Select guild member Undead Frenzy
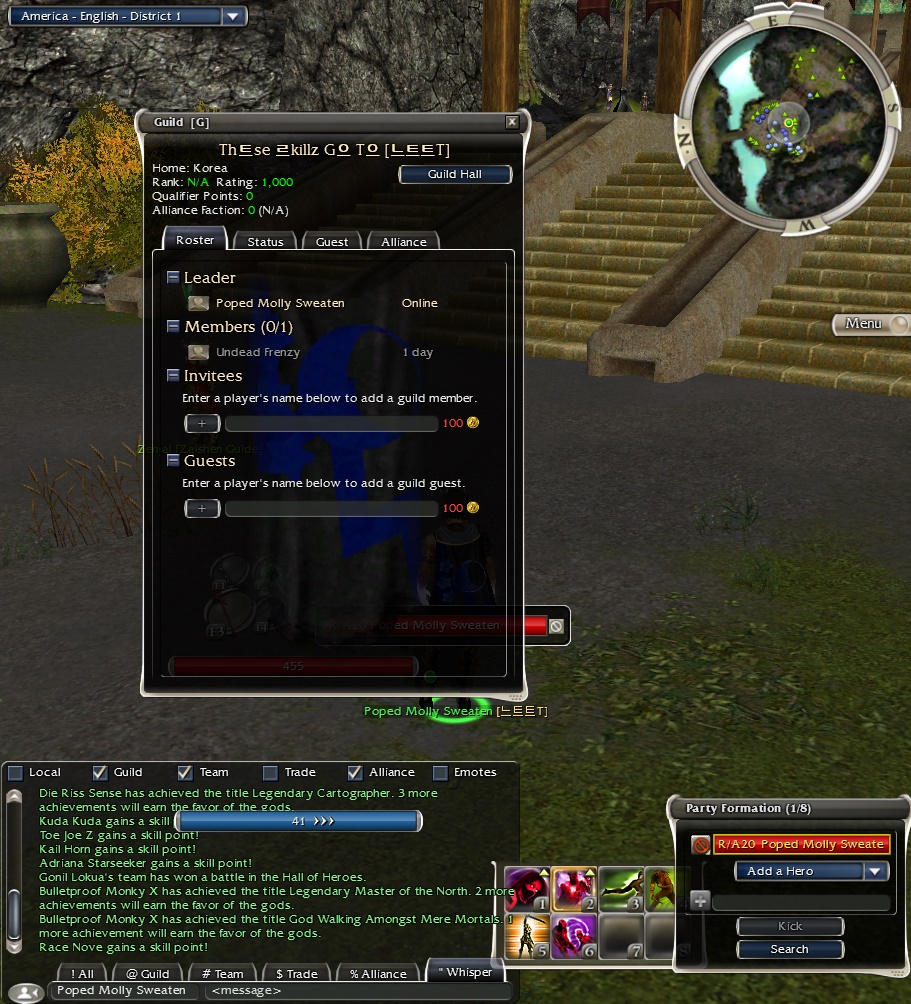911x1004 pixels. coord(258,352)
